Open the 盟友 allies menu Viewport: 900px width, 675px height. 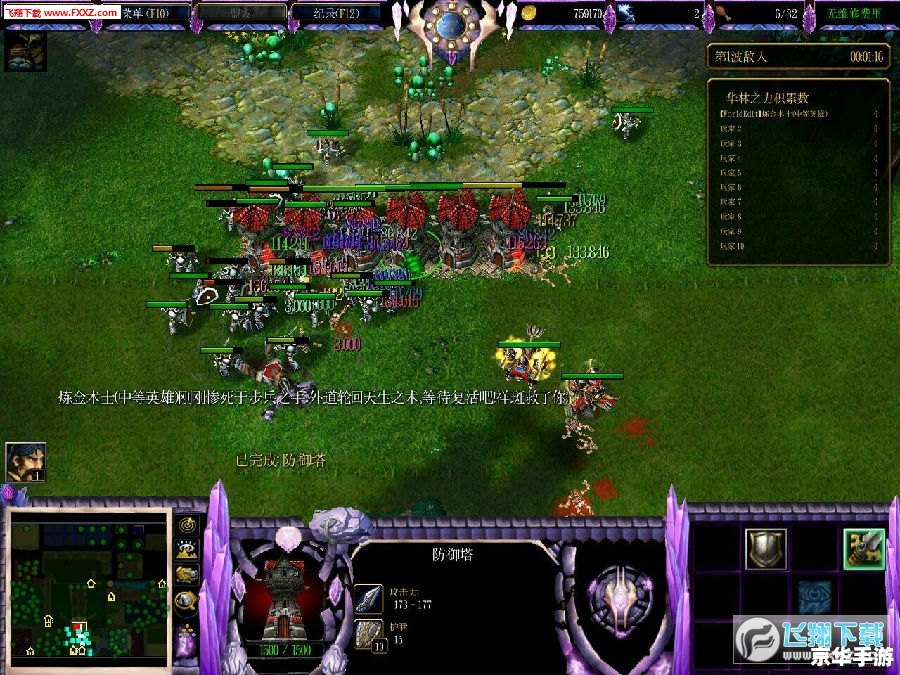click(x=241, y=13)
